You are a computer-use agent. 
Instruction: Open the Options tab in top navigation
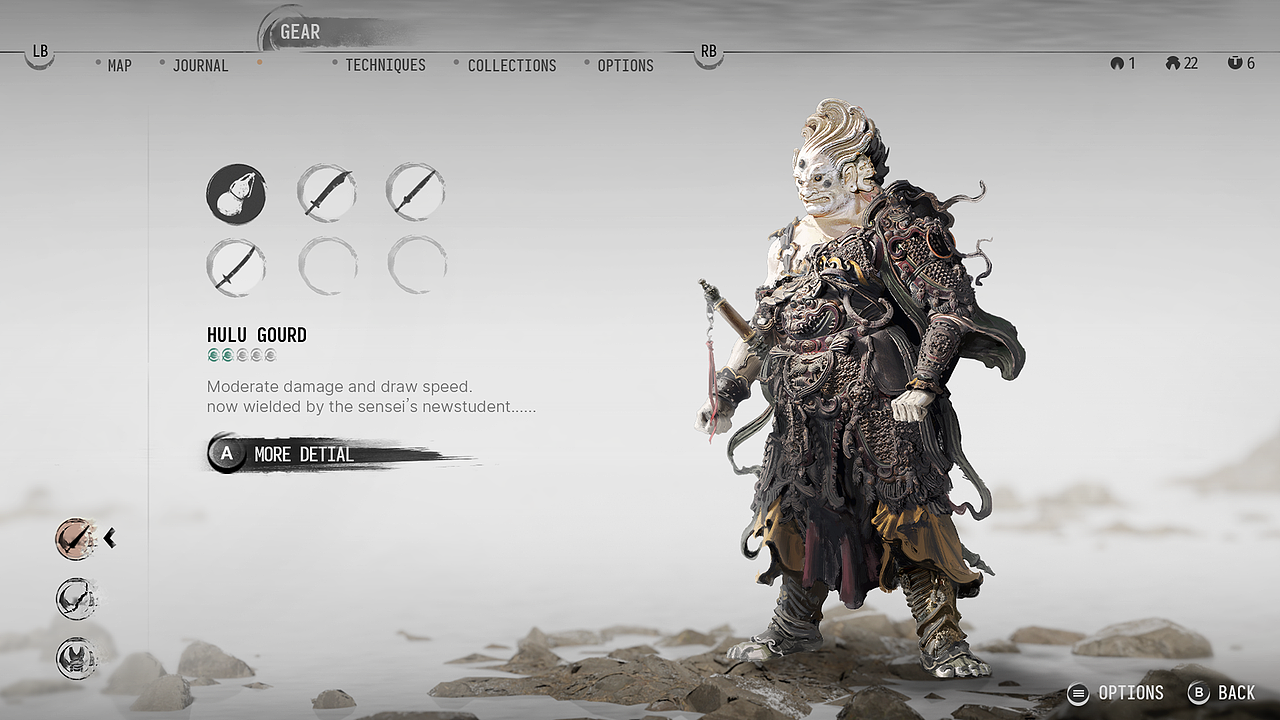coord(625,66)
